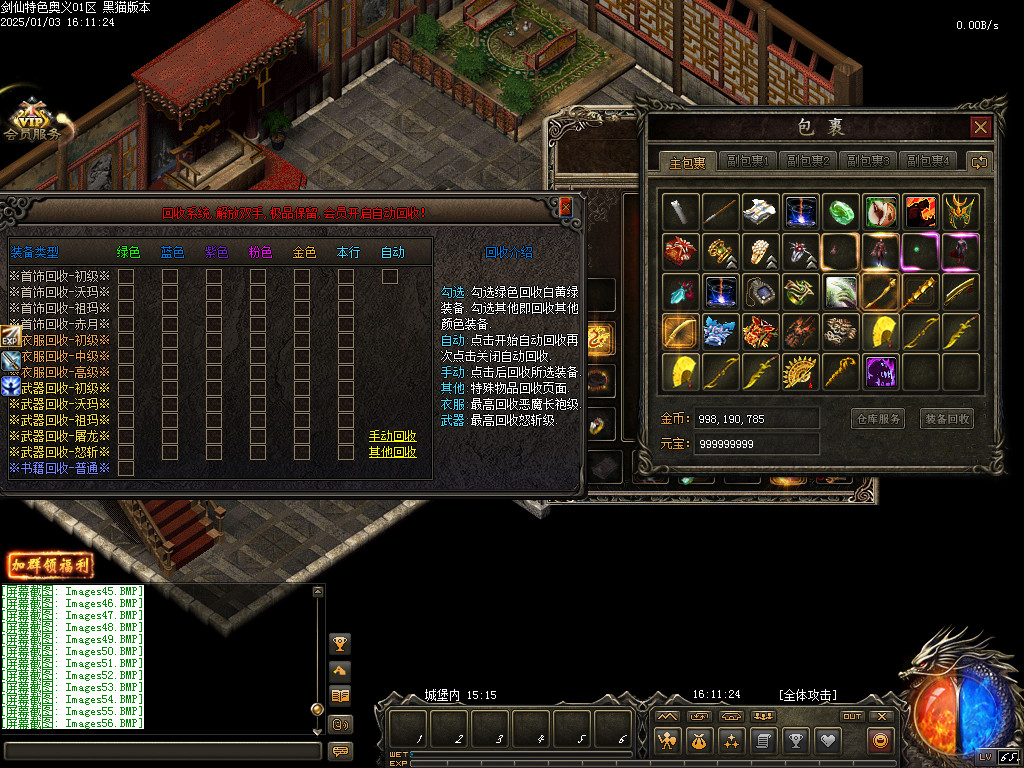Pick the purple demon face item
Screen dimensions: 1024x768
(x=881, y=371)
